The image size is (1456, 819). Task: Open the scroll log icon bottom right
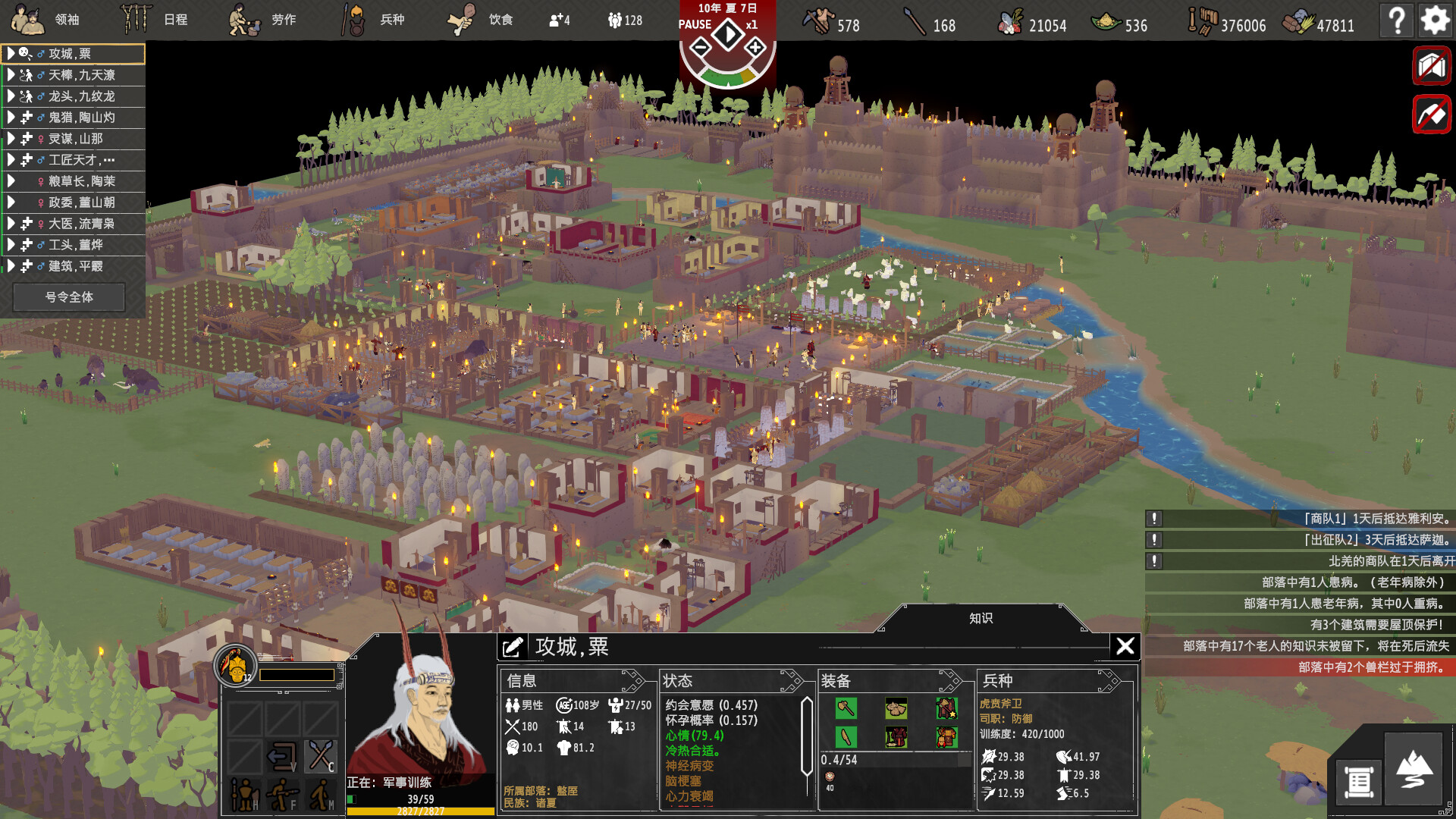click(x=1357, y=783)
